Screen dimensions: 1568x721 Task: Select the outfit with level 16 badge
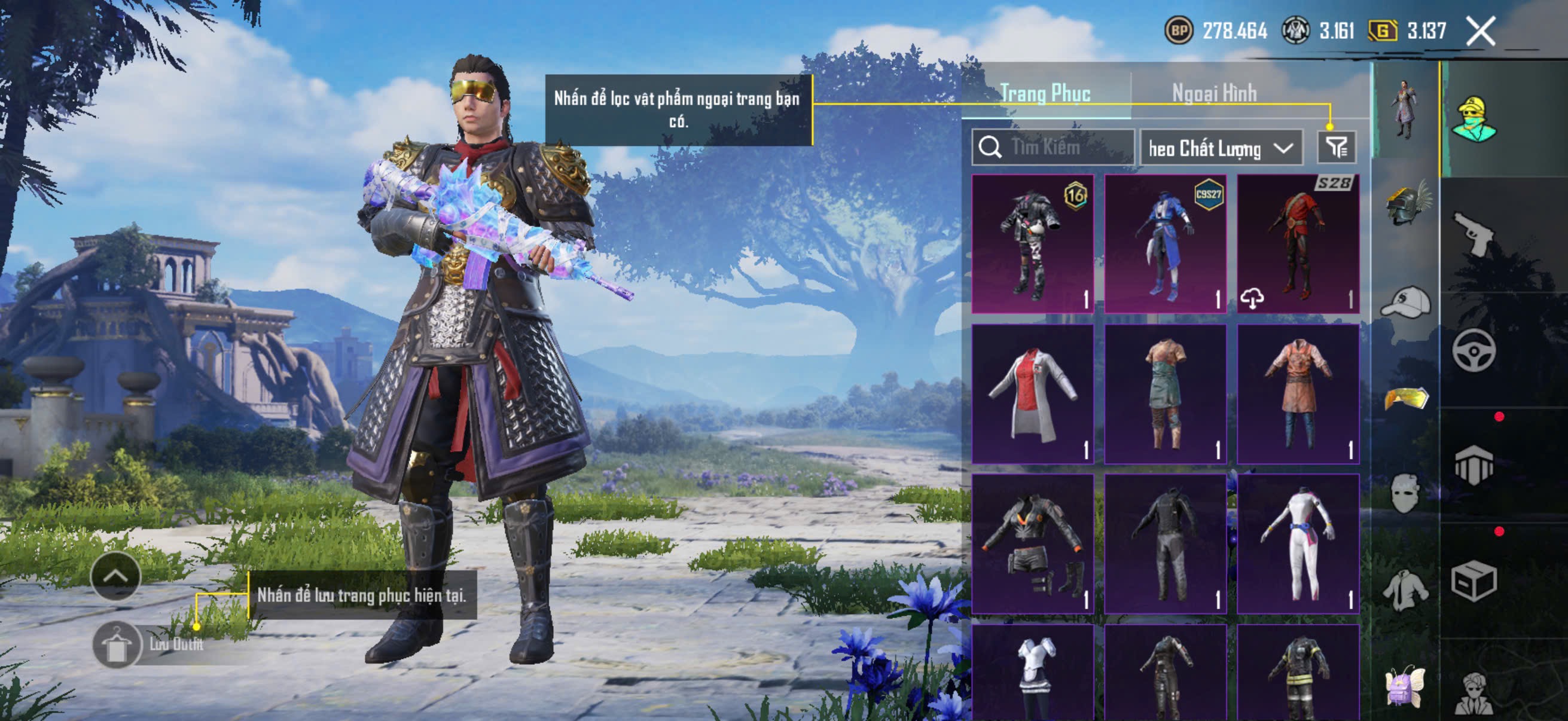click(x=1032, y=244)
